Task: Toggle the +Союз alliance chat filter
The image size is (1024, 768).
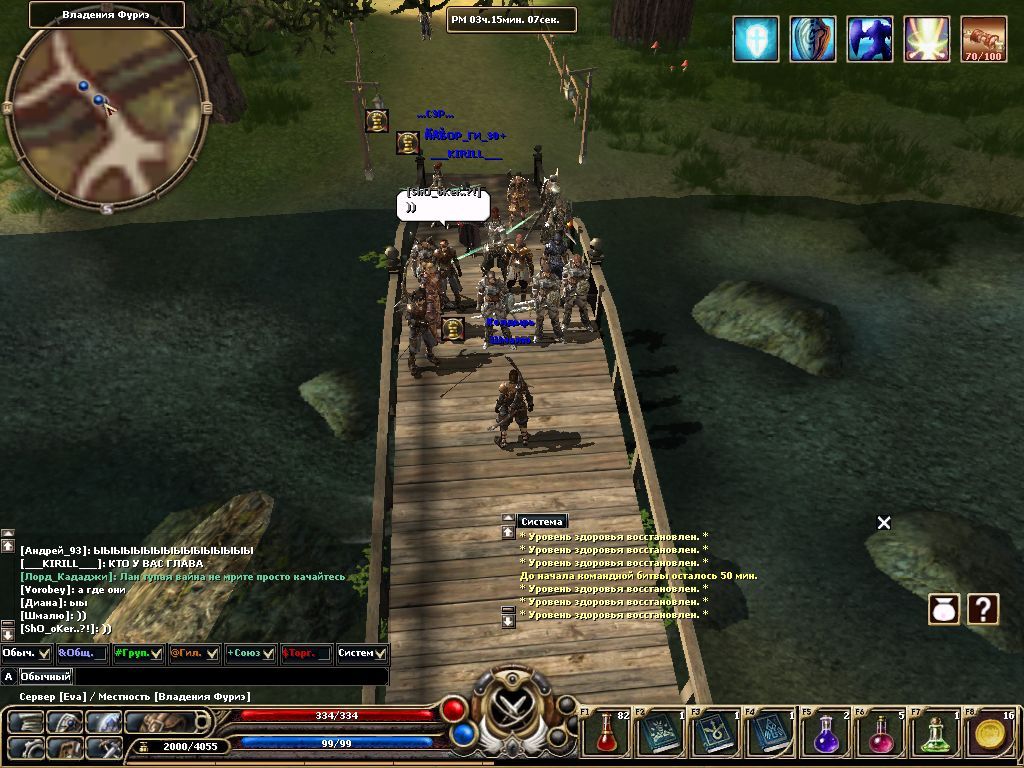Action: (251, 653)
